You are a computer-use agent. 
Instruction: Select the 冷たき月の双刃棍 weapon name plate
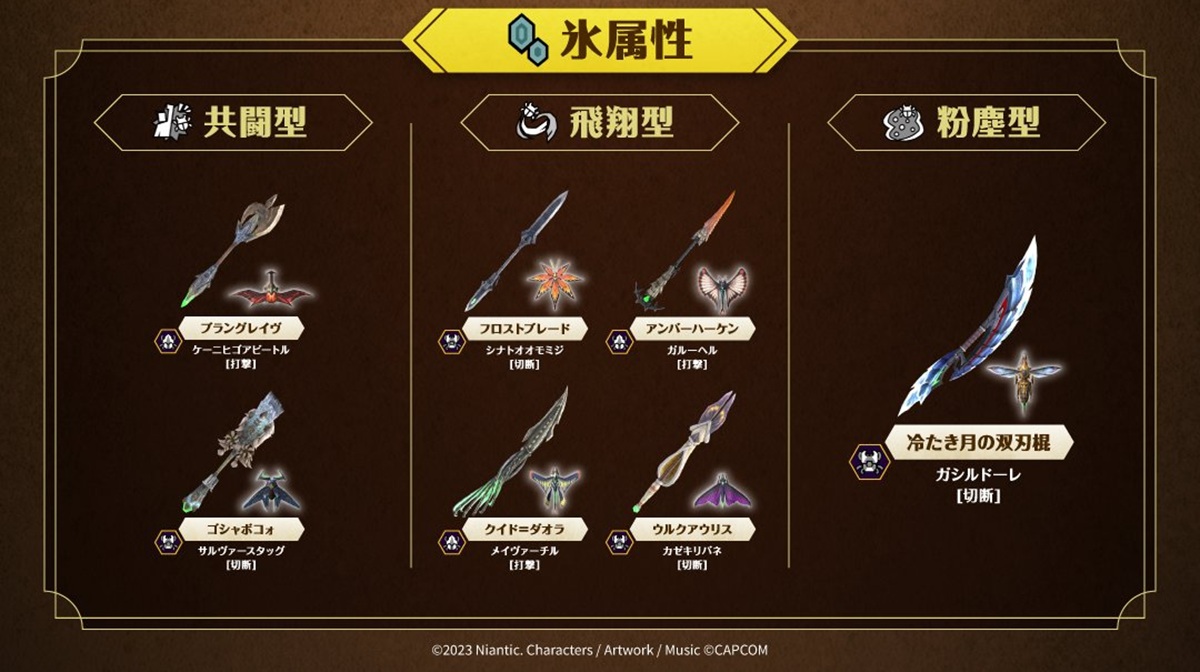tap(966, 442)
